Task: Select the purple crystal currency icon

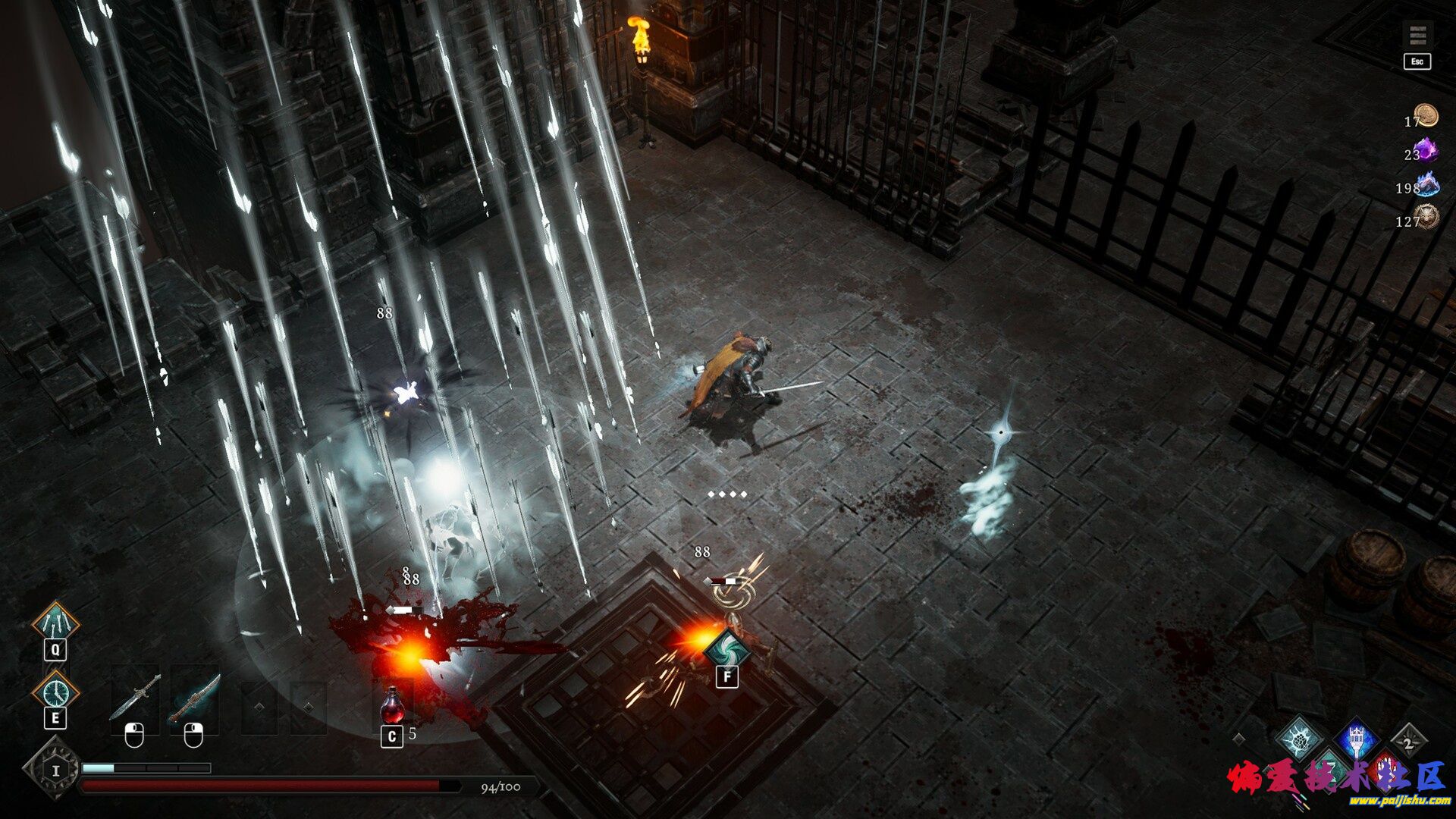Action: (1426, 150)
